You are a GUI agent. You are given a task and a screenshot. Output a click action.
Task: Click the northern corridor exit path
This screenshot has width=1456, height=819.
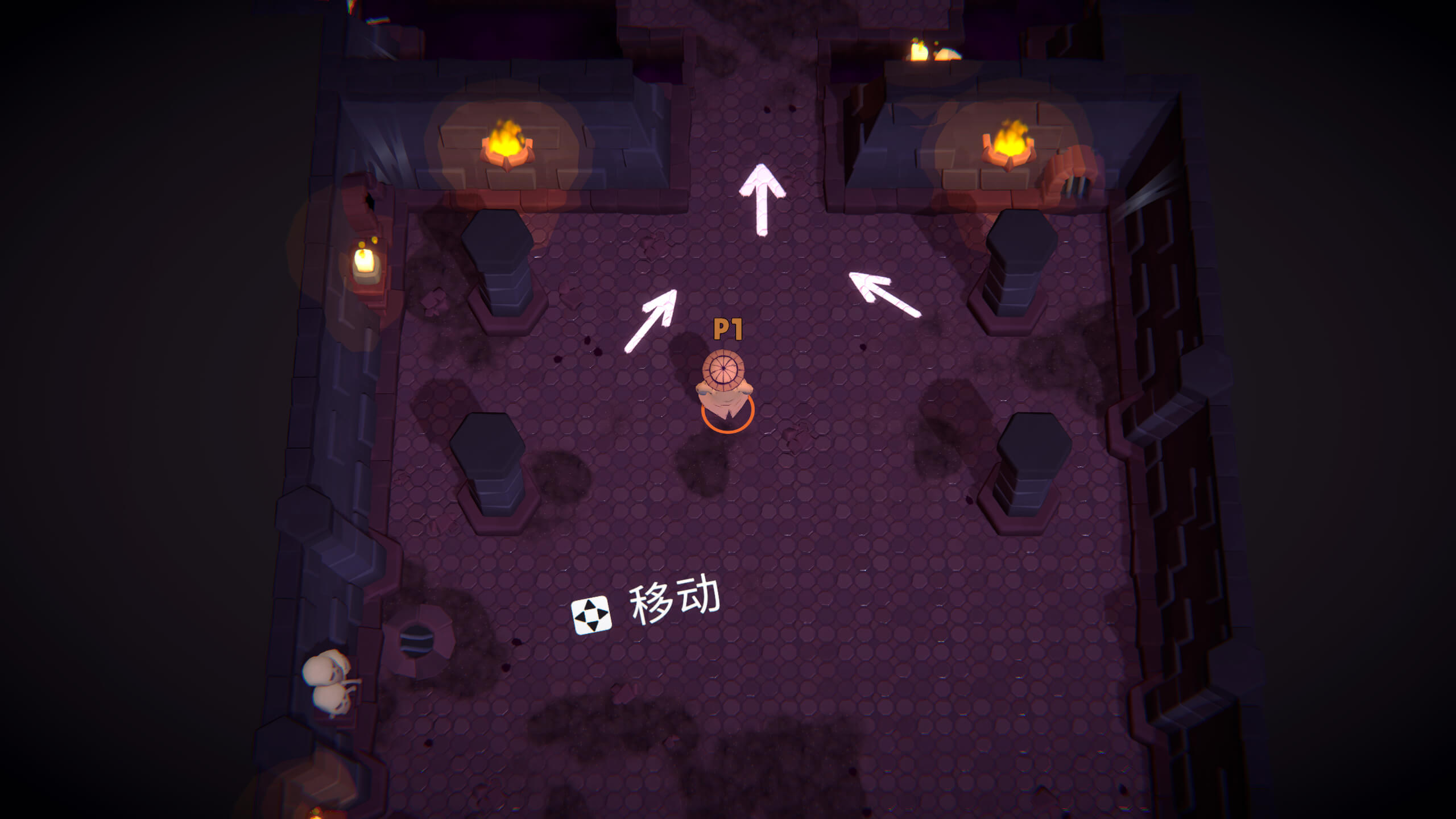click(756, 68)
